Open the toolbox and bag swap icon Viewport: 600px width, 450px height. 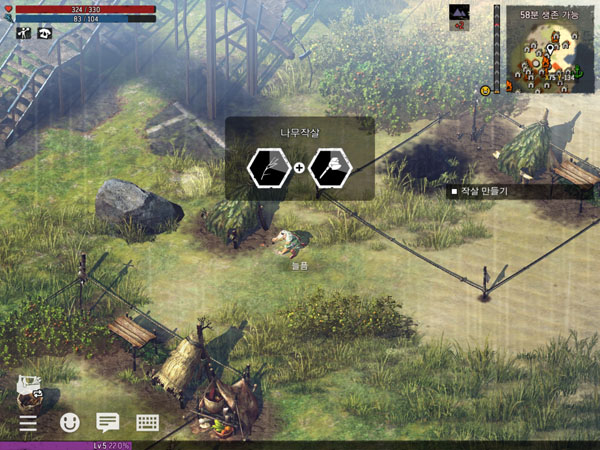point(30,392)
